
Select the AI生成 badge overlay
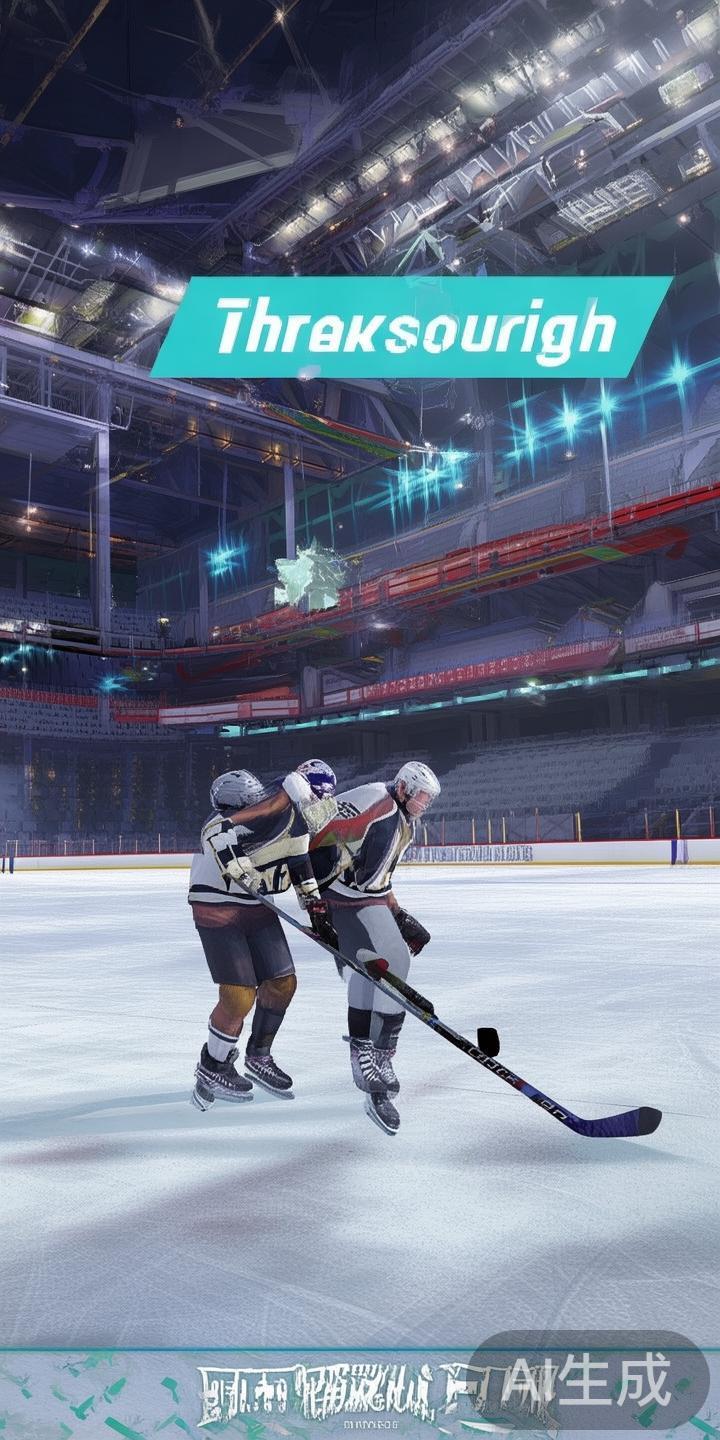pos(588,1383)
